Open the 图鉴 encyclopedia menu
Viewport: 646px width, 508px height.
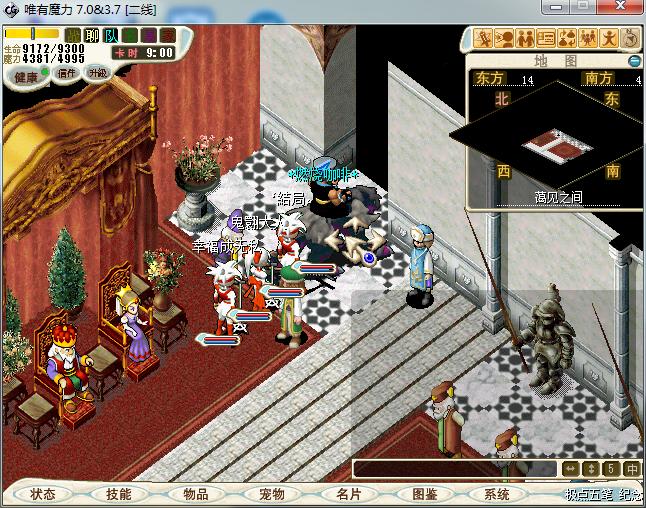pyautogui.click(x=424, y=494)
